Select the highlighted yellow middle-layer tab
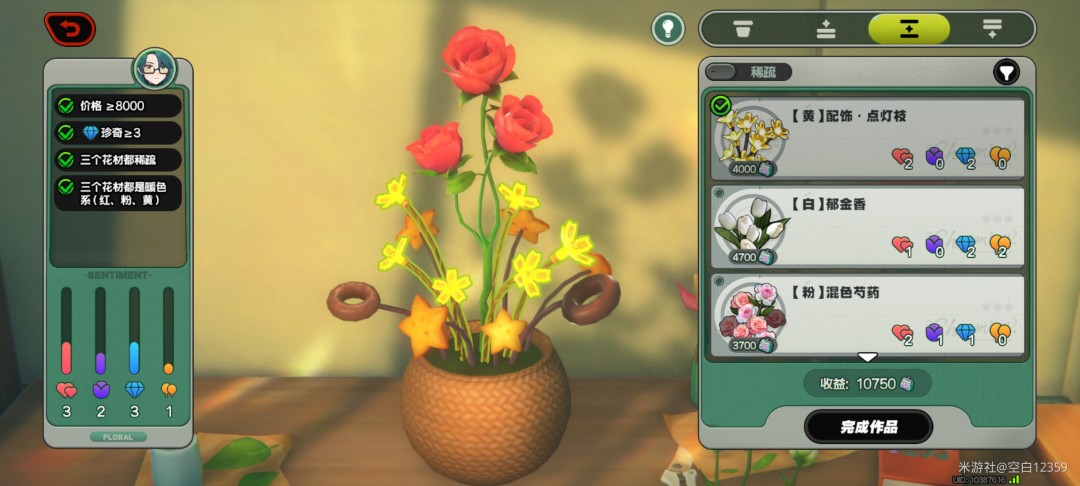Viewport: 1080px width, 486px height. coord(908,29)
